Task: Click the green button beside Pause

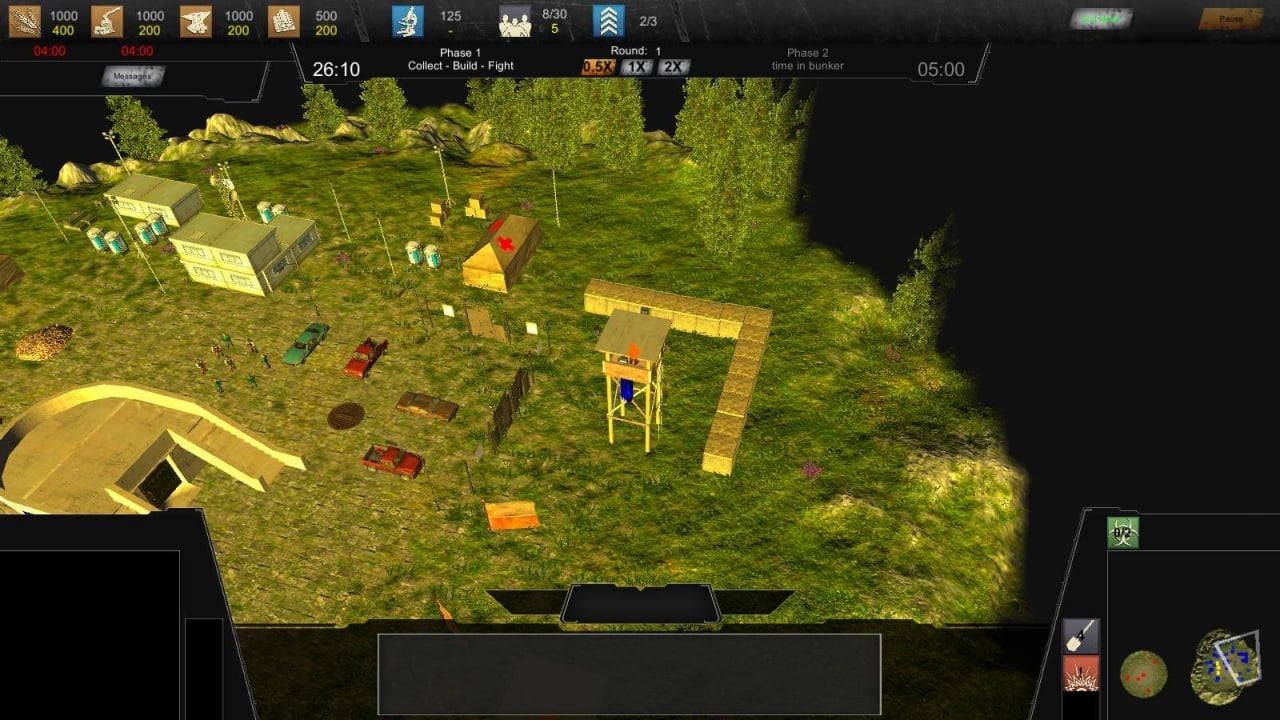Action: pyautogui.click(x=1101, y=19)
